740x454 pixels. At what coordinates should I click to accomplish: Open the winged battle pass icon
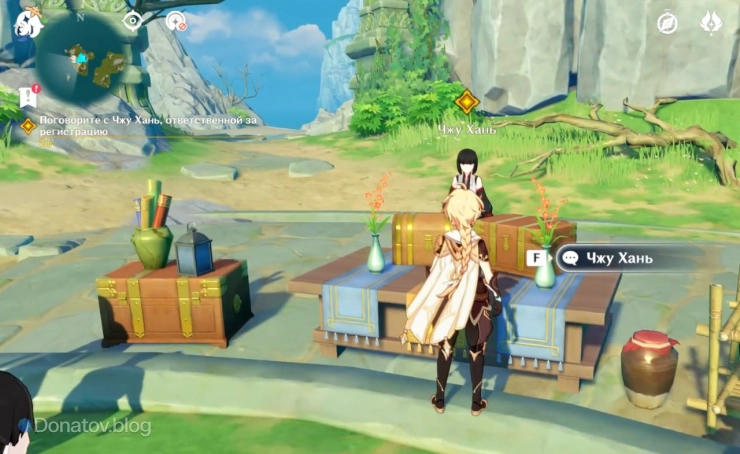coord(712,22)
